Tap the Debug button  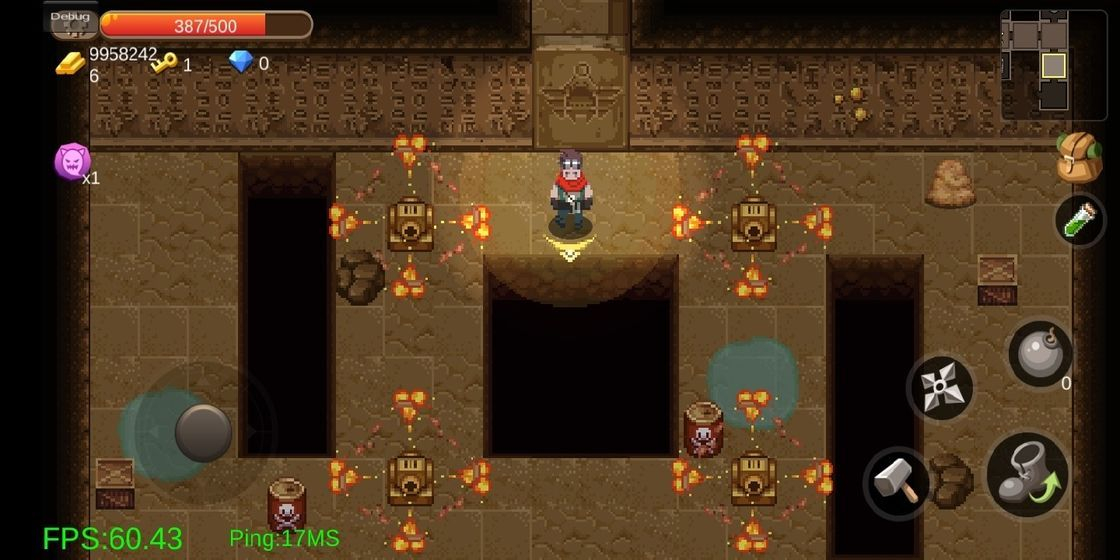pyautogui.click(x=70, y=17)
